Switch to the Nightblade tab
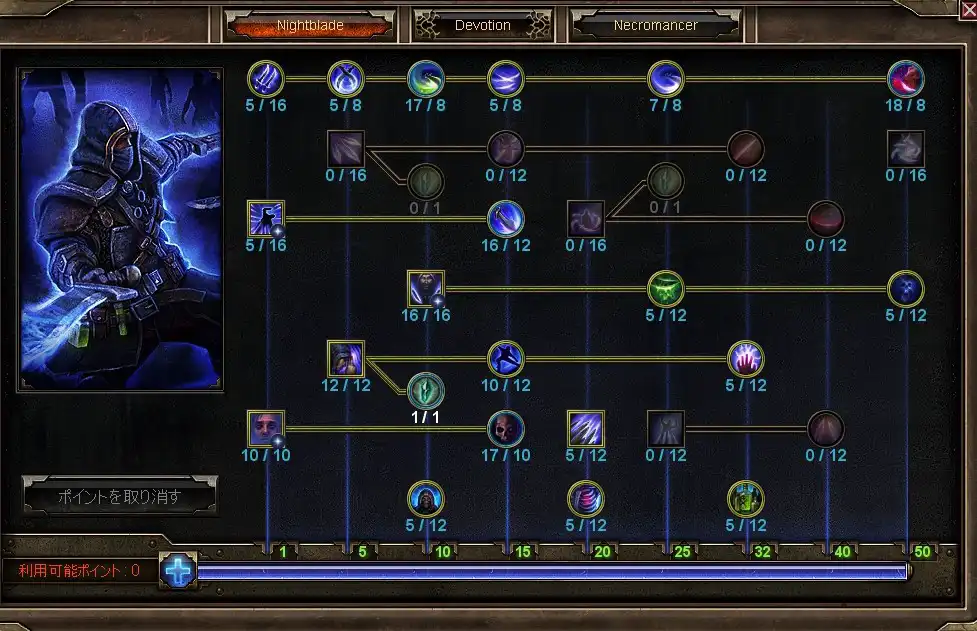 tap(308, 25)
